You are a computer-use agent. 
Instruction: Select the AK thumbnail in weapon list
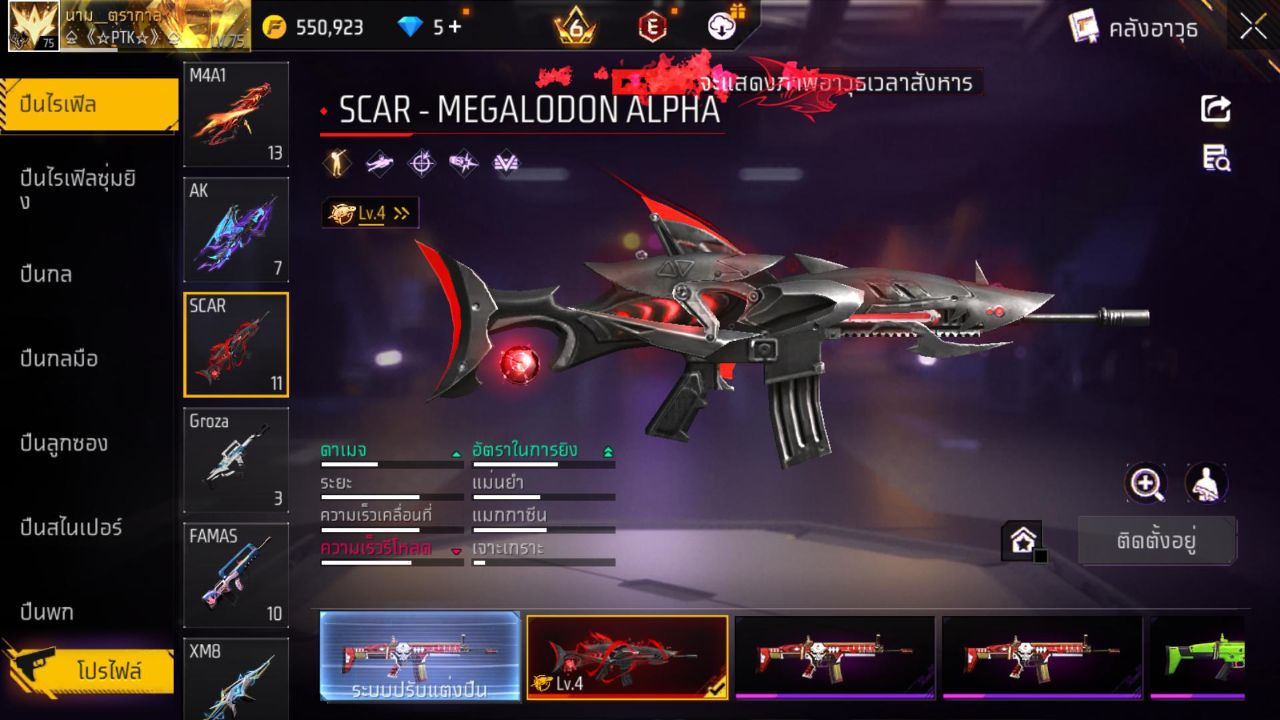235,230
